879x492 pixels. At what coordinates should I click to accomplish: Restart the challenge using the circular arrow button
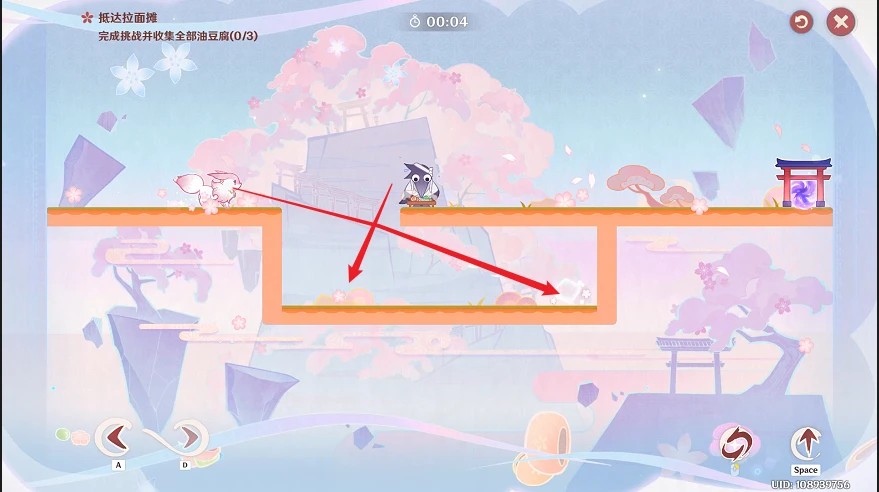click(x=801, y=22)
